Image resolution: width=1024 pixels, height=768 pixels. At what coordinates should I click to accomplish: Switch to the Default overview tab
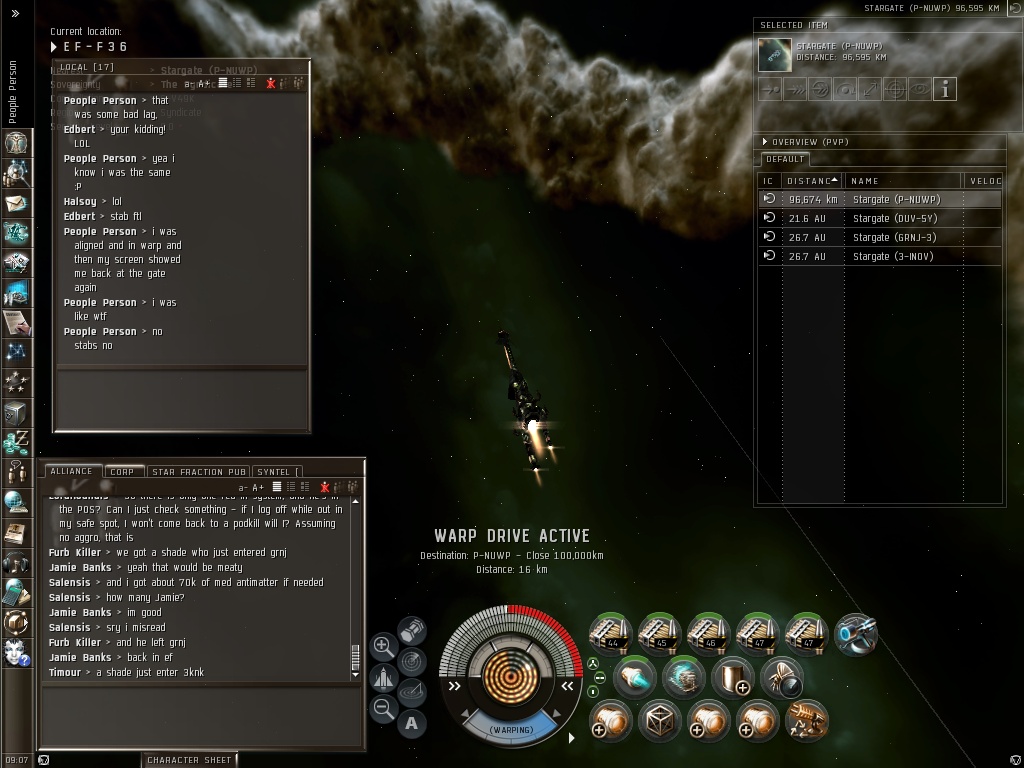point(784,159)
